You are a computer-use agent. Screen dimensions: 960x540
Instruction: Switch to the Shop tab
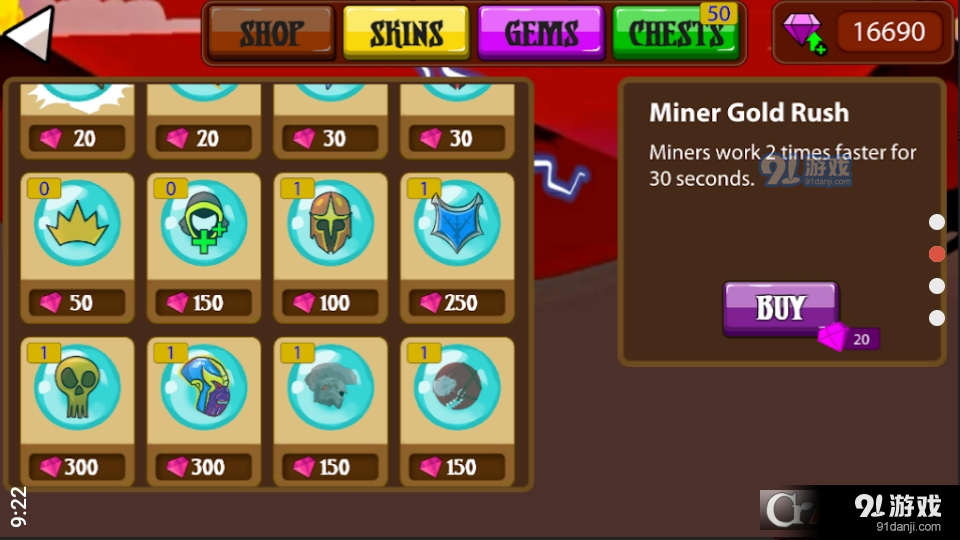tap(271, 34)
